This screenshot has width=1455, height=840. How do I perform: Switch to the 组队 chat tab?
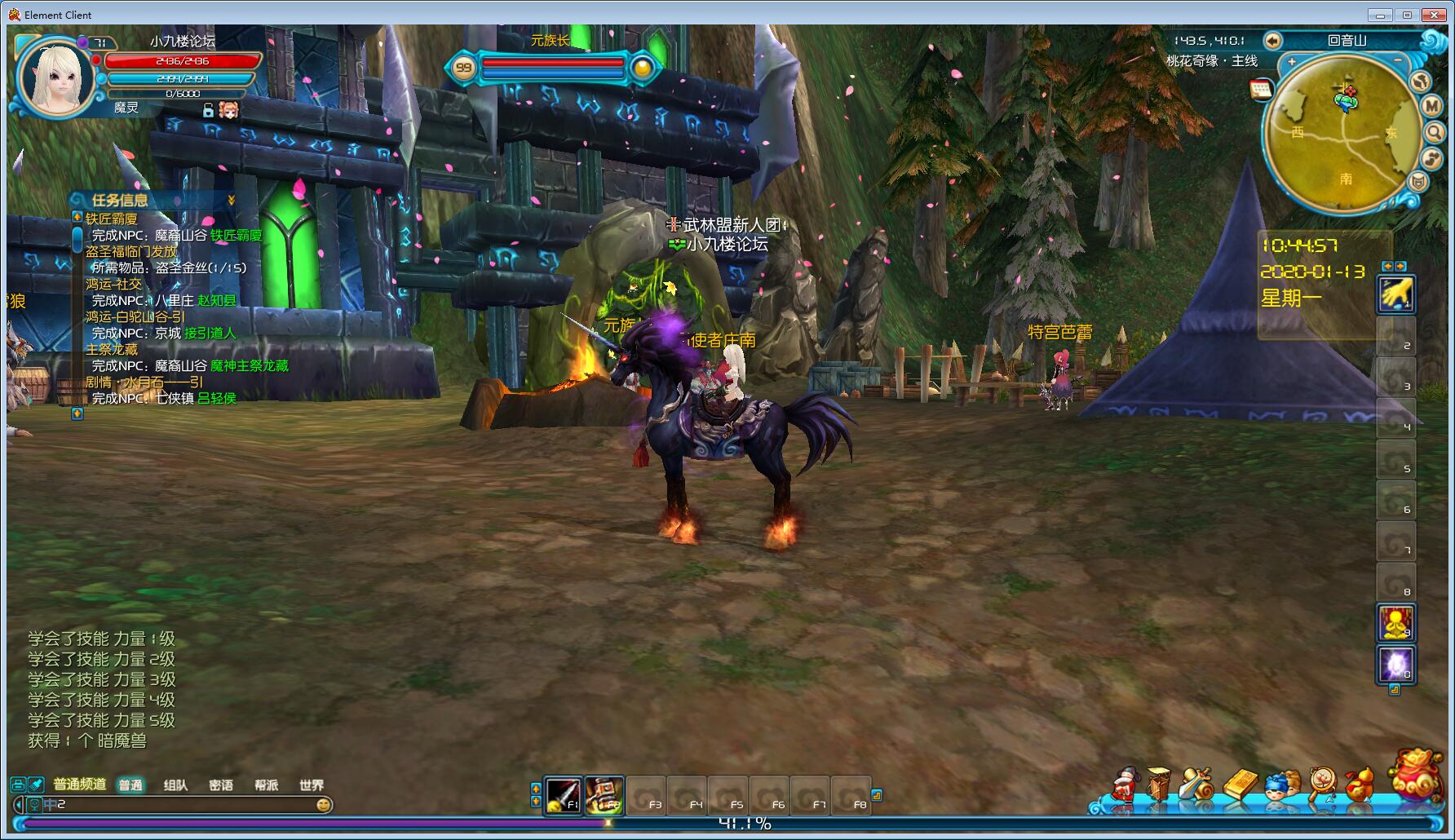[x=175, y=785]
